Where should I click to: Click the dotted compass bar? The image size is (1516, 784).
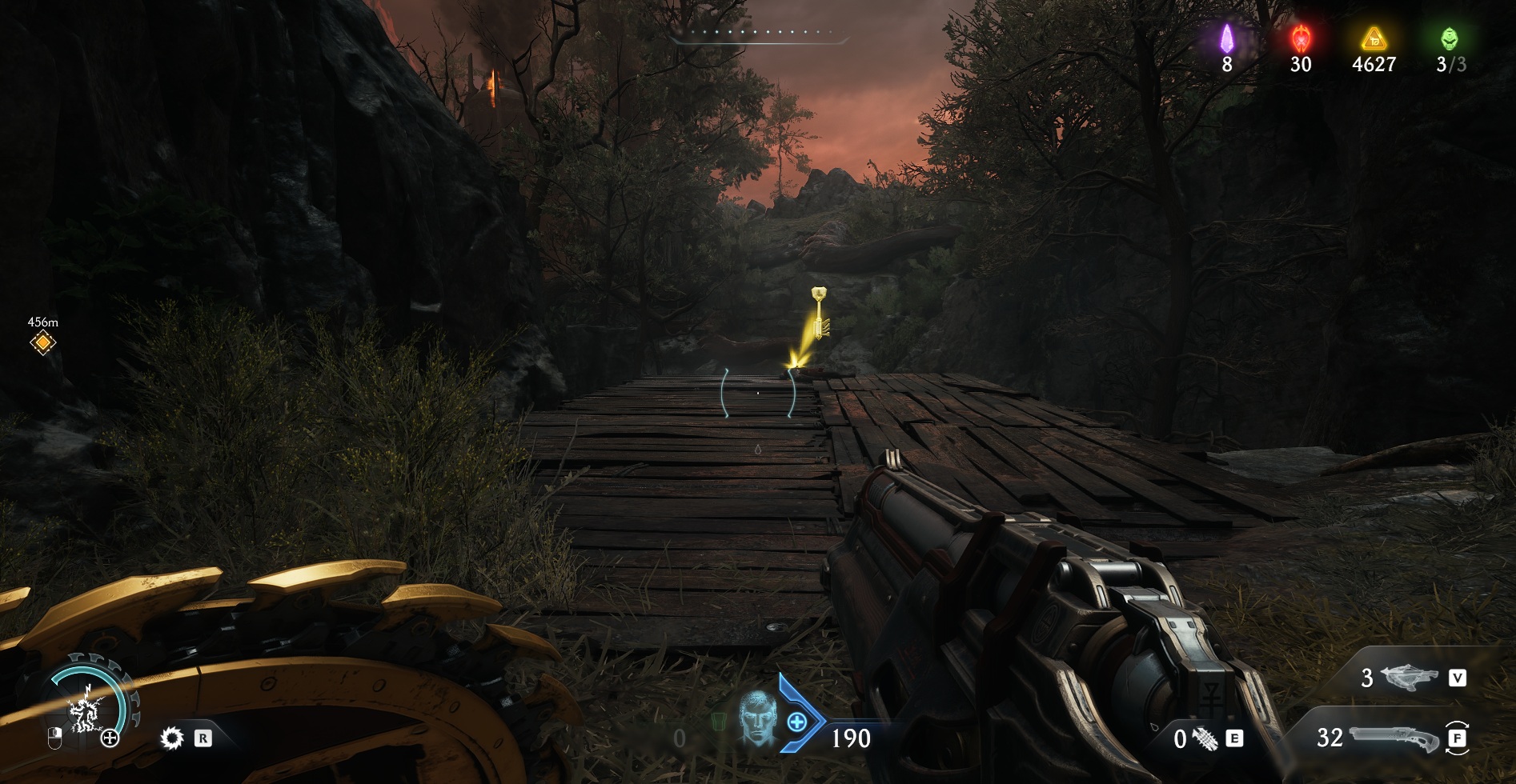758,34
